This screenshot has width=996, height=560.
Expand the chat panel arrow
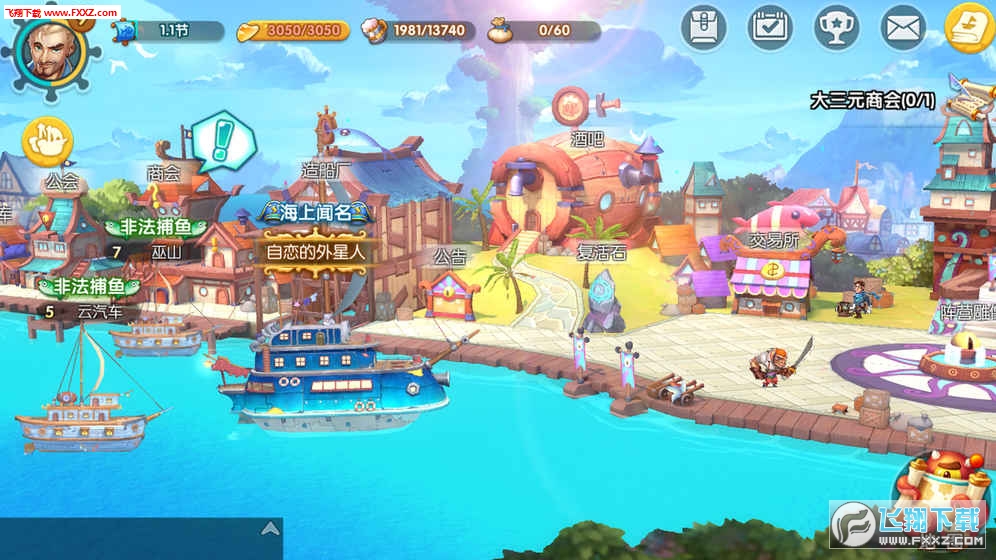click(x=269, y=529)
